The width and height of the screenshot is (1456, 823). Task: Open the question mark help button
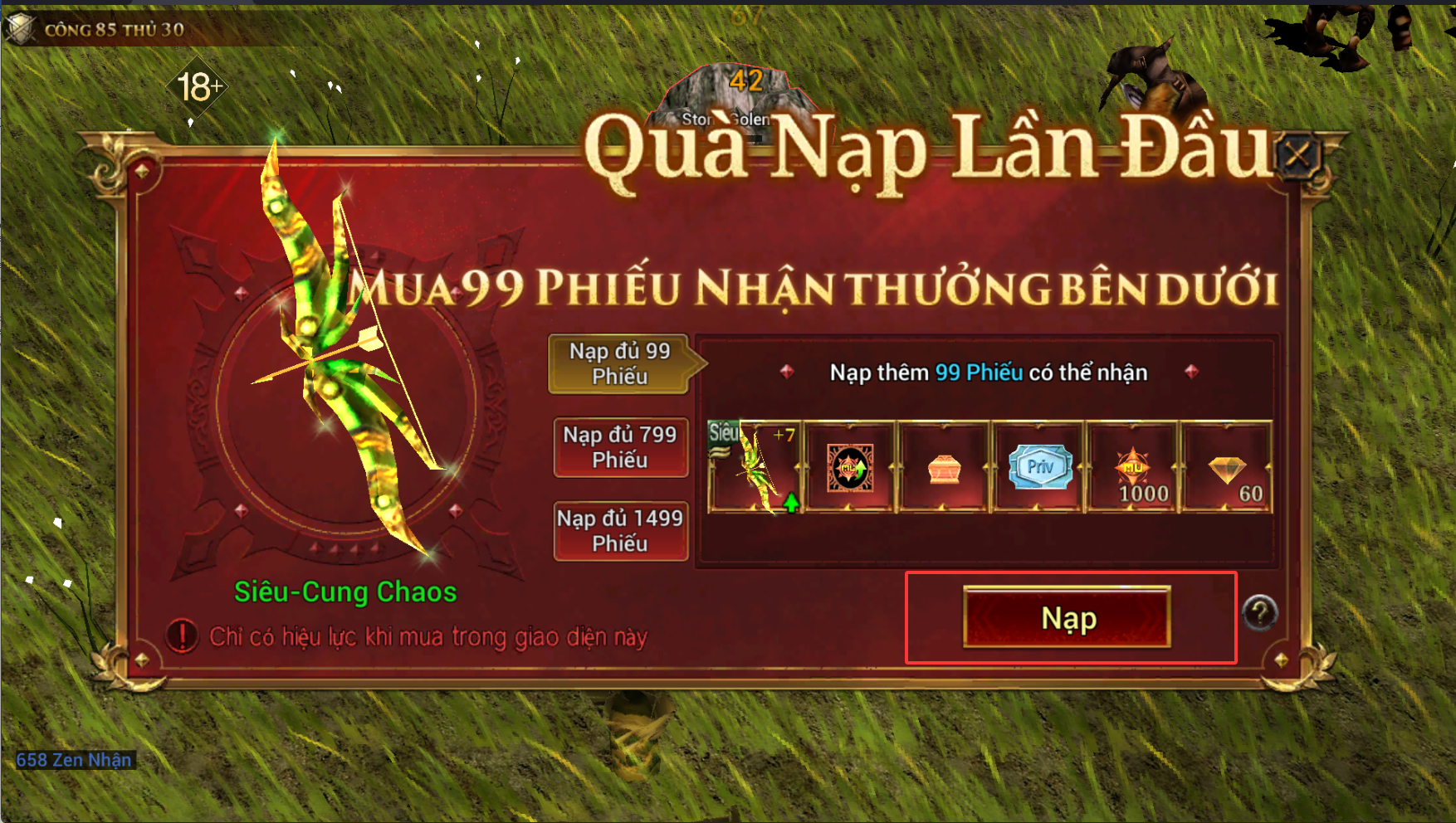[1259, 613]
